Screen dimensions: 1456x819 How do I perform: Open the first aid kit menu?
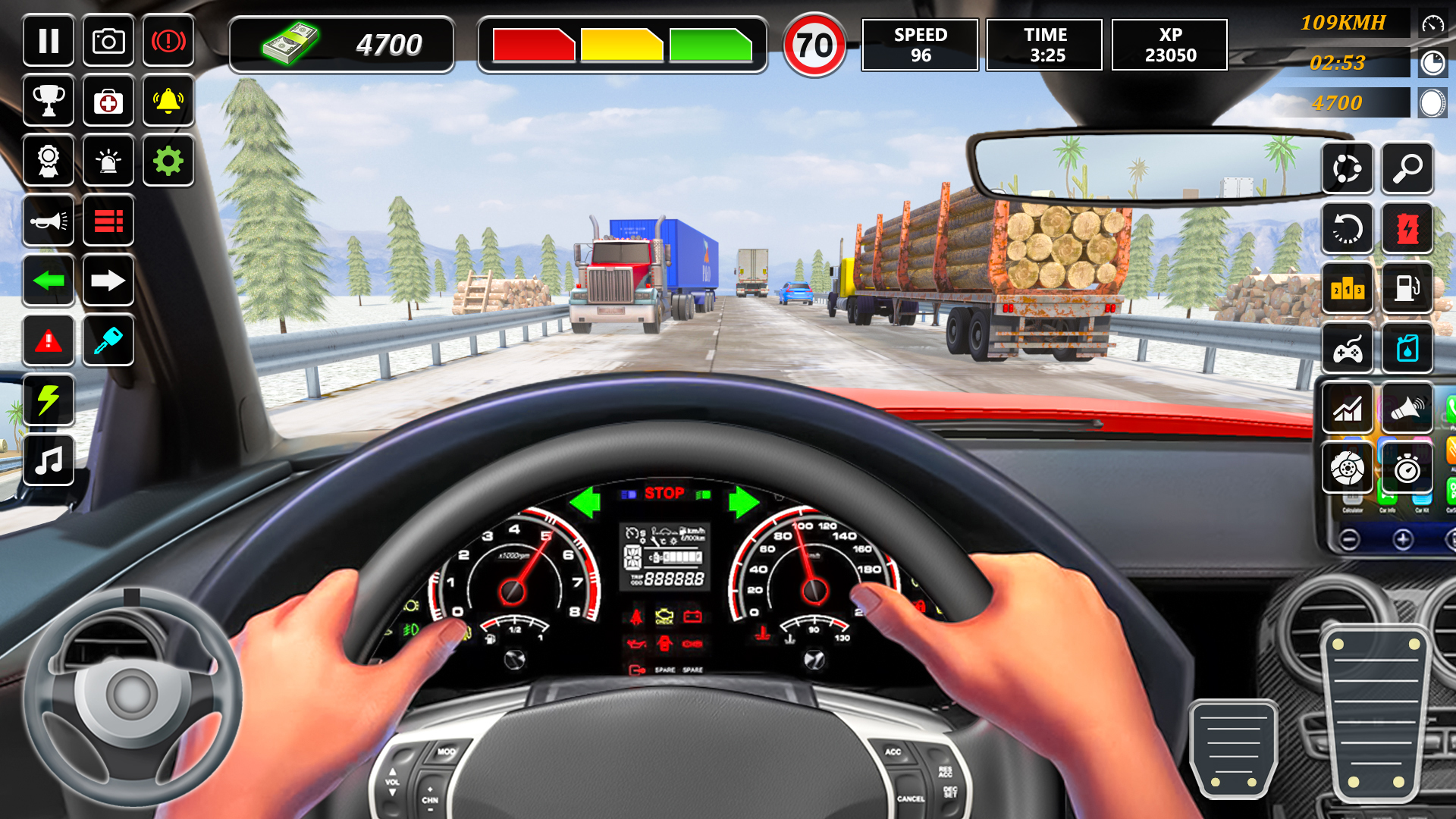108,102
